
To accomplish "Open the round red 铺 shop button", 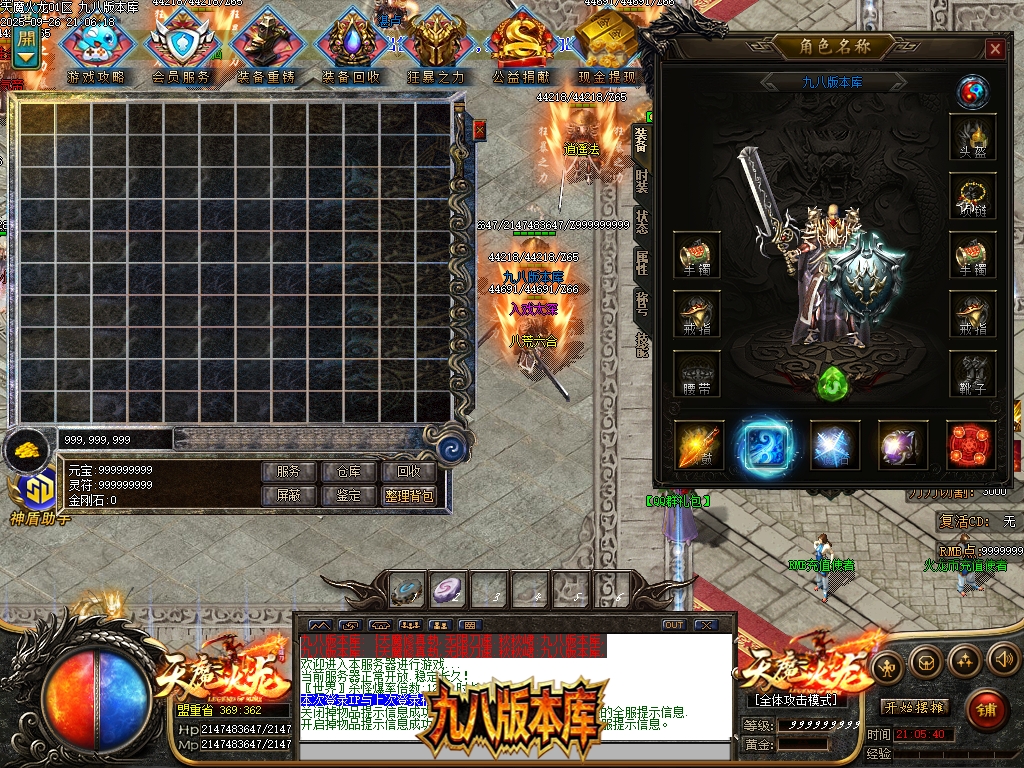I will point(987,710).
